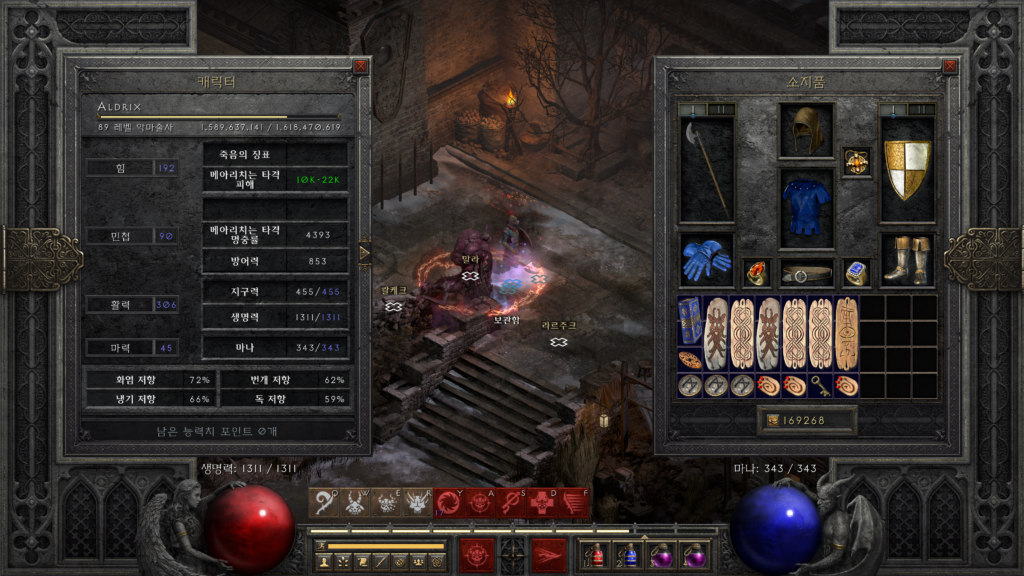Close the inventory panel
Image resolution: width=1024 pixels, height=576 pixels.
click(x=950, y=67)
